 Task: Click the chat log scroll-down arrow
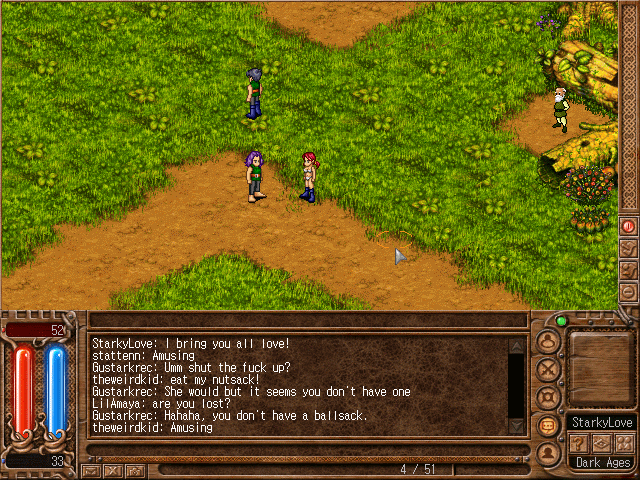coord(516,426)
